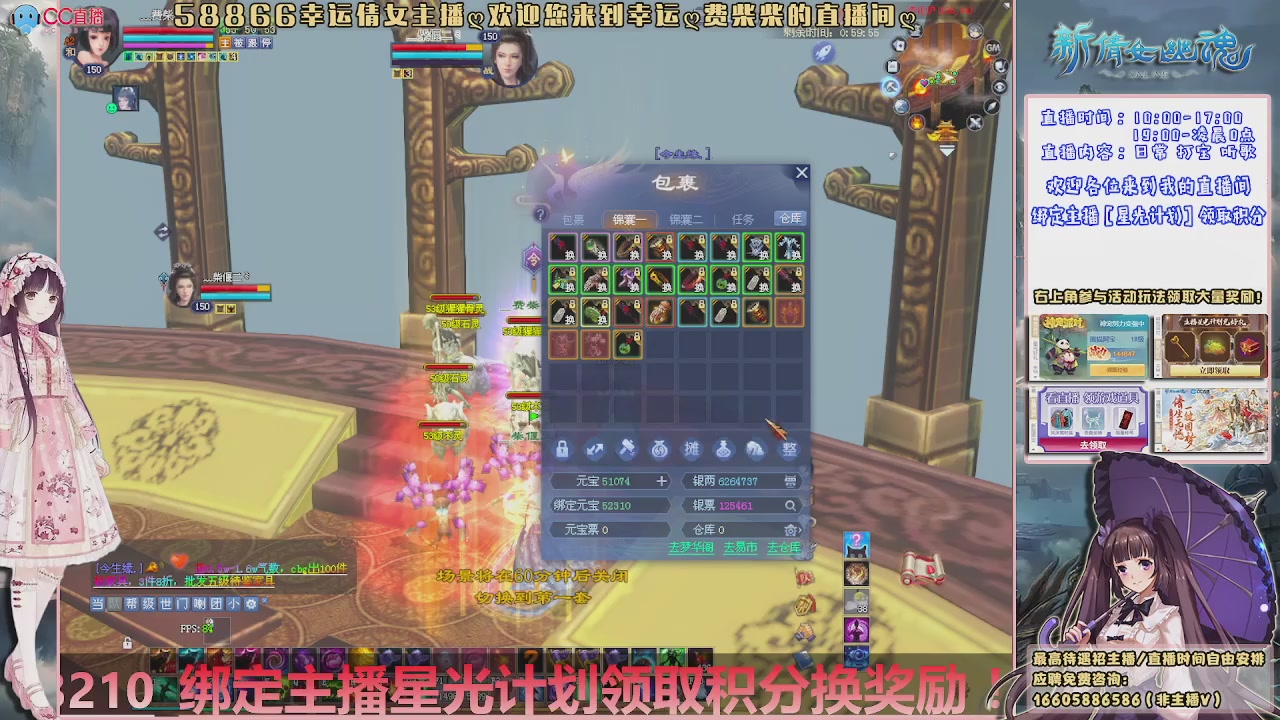Screen dimensions: 1280x720
Task: Open the gear icon beside 仓库
Action: pyautogui.click(x=790, y=530)
